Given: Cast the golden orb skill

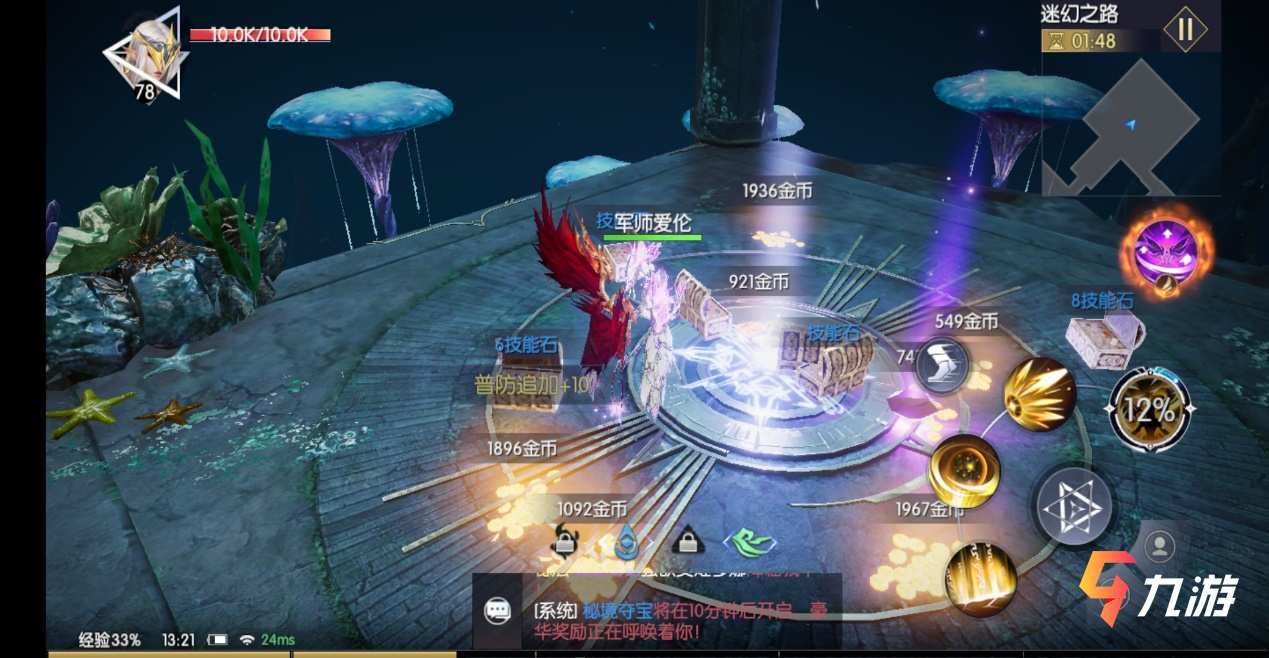Looking at the screenshot, I should coord(964,470).
